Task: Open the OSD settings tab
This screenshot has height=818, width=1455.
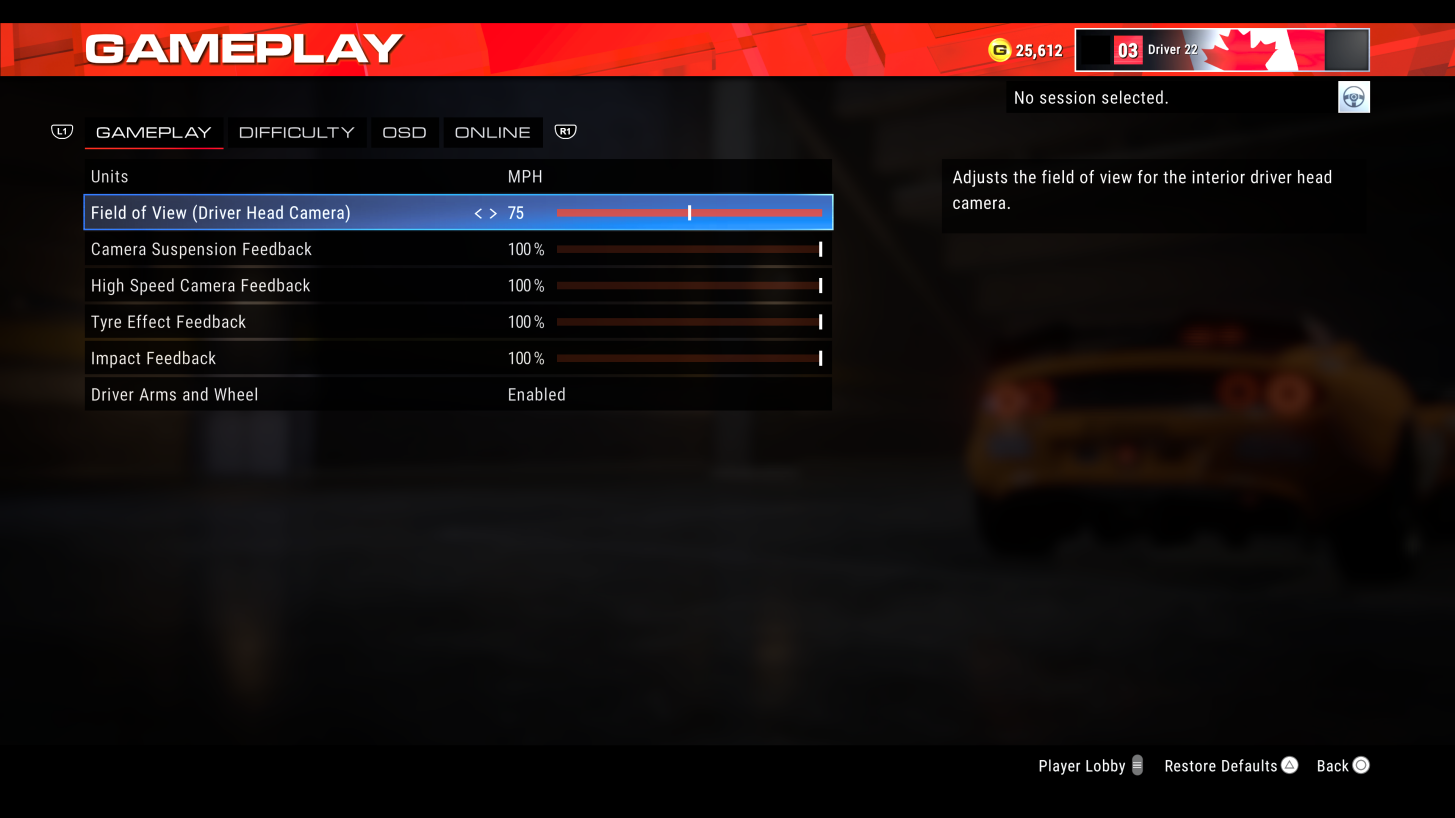Action: point(404,131)
